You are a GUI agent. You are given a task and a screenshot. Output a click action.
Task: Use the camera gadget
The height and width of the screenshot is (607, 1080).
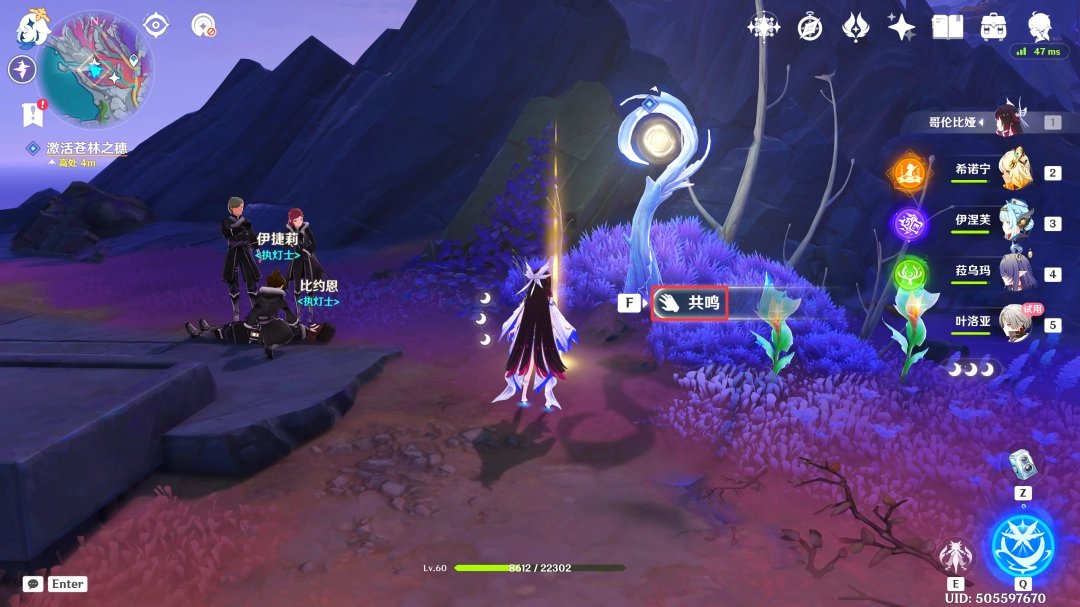1022,463
